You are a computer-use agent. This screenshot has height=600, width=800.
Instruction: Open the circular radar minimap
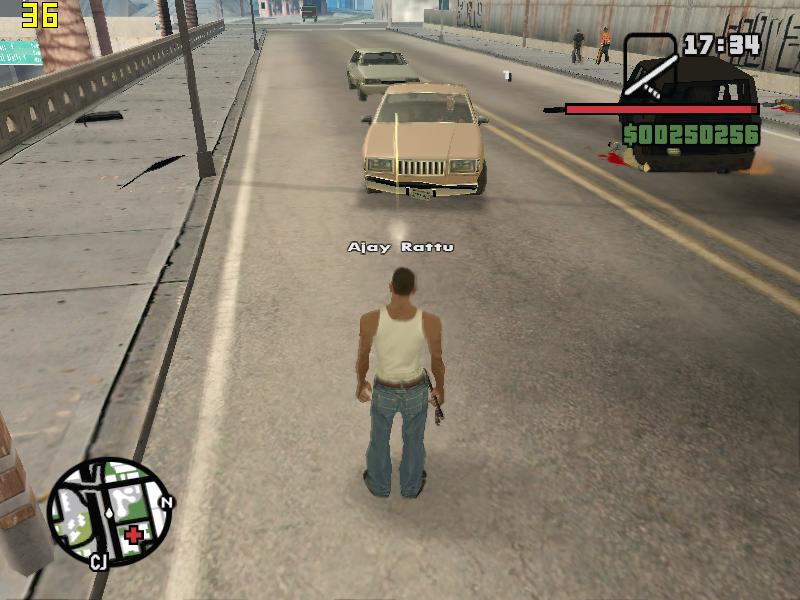pyautogui.click(x=108, y=511)
